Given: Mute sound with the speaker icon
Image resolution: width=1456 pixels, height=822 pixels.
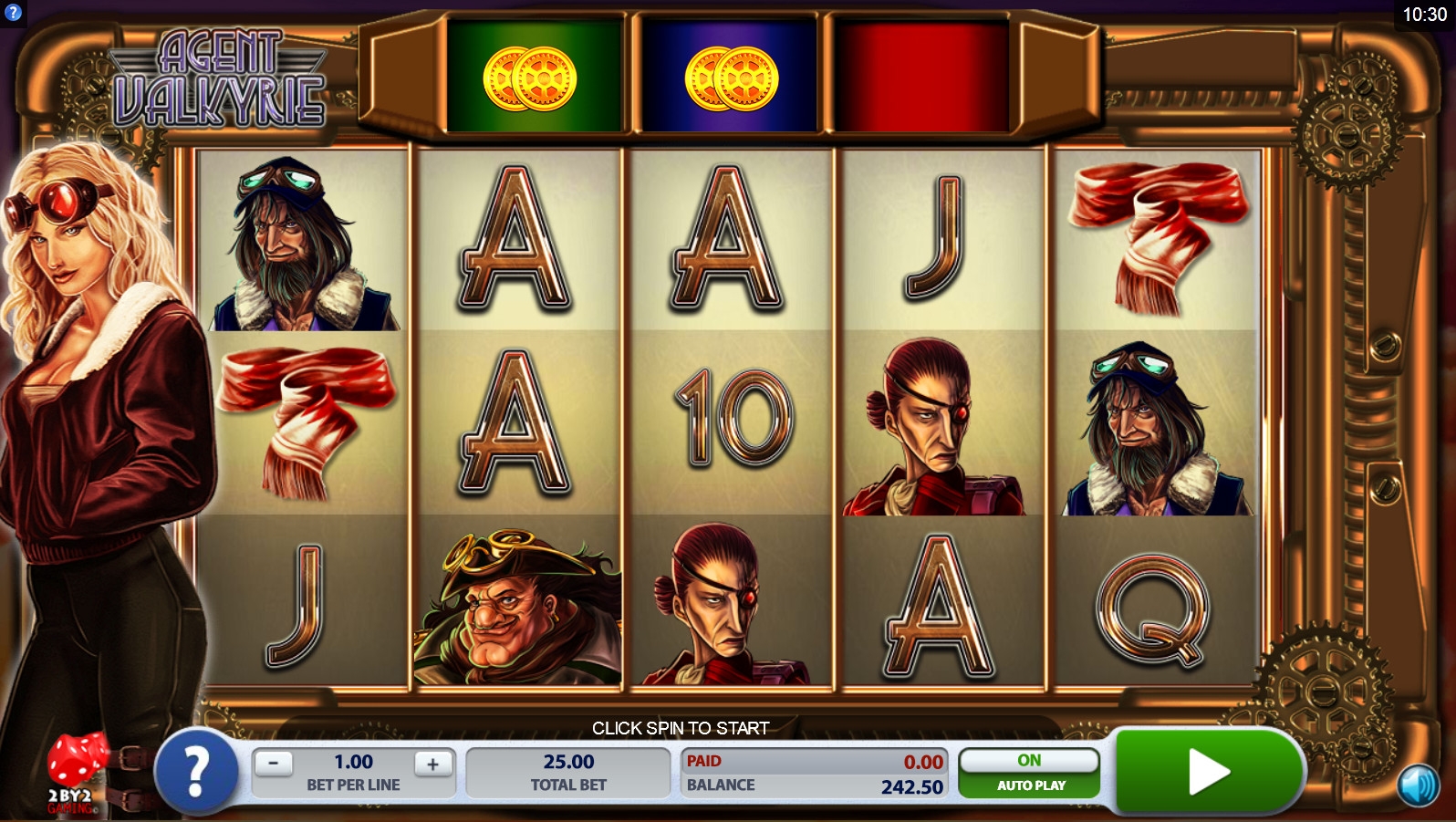Looking at the screenshot, I should click(x=1419, y=785).
